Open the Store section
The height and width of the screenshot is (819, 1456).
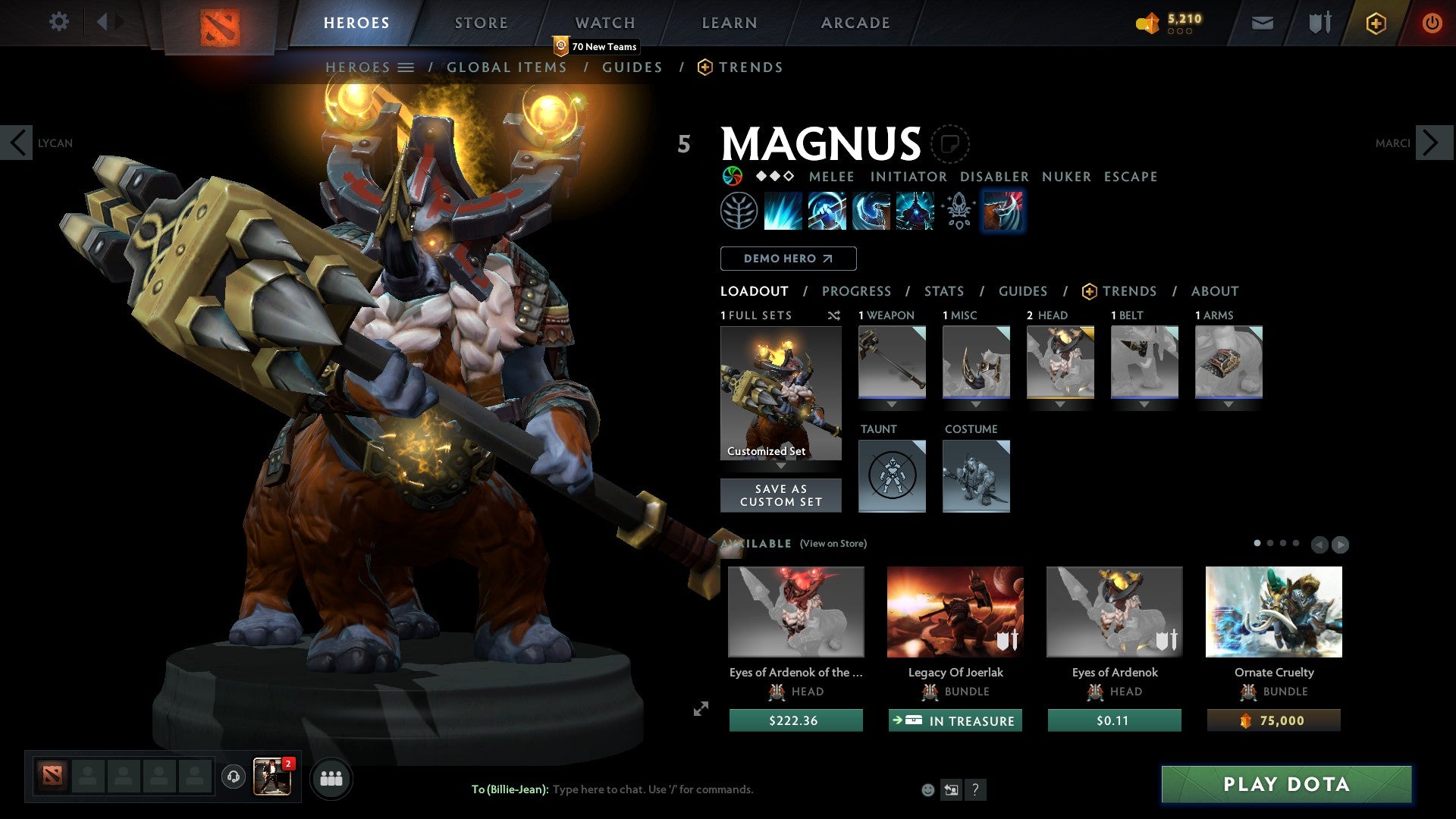[481, 23]
